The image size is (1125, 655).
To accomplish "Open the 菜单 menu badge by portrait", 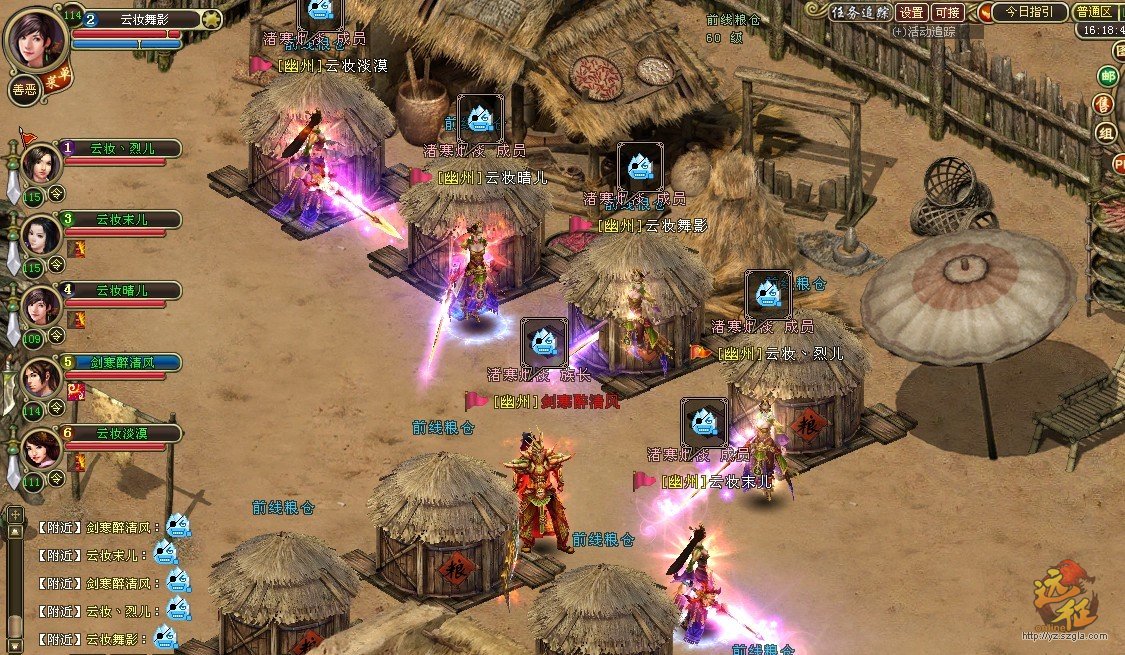I will click(x=58, y=78).
